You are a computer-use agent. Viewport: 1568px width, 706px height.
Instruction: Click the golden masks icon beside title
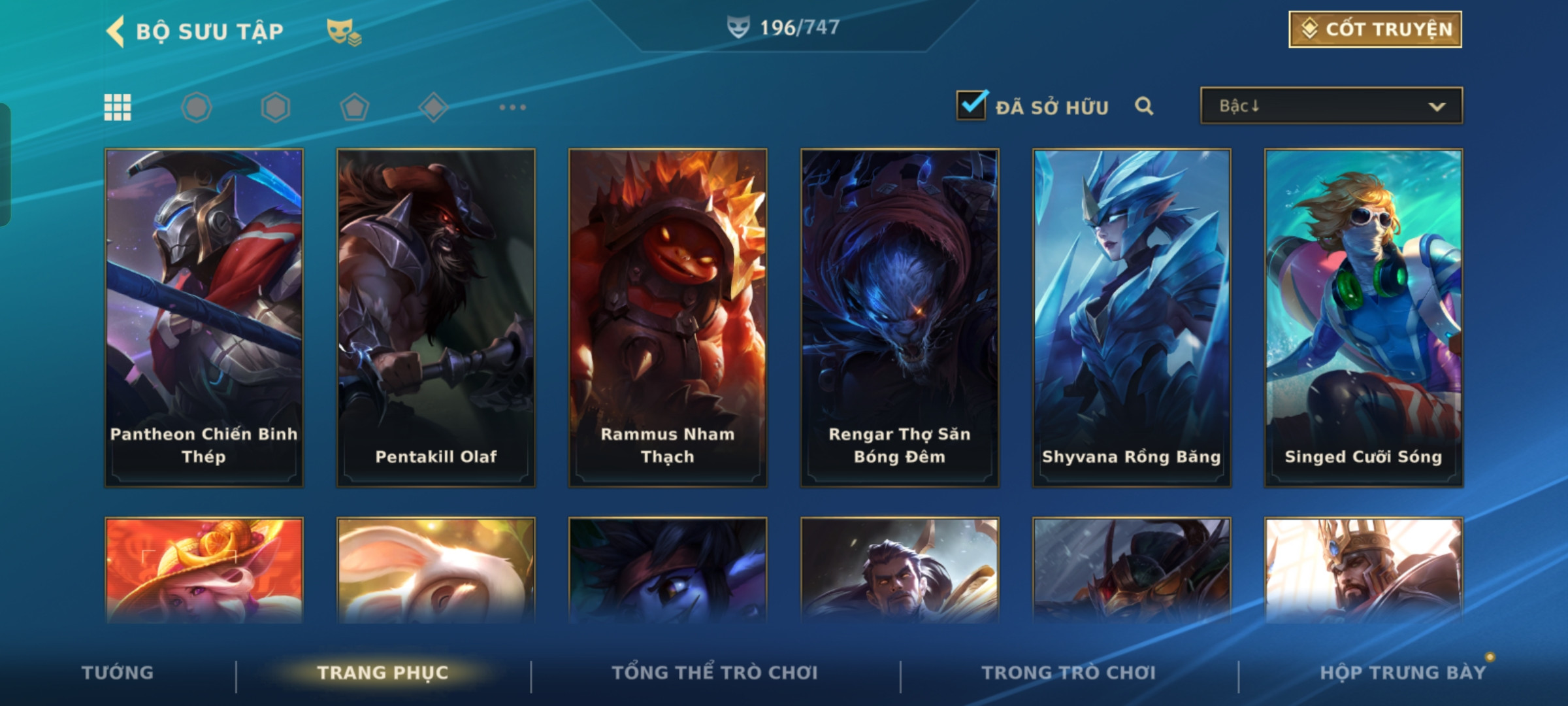pos(344,31)
